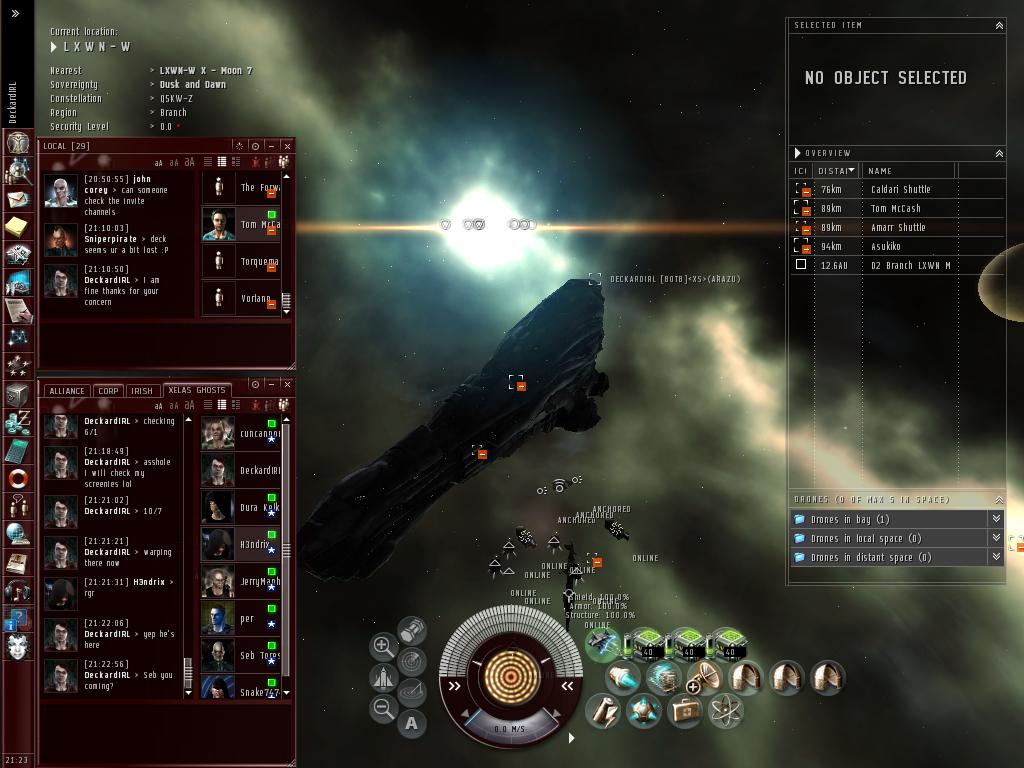Screen dimensions: 1024x768
Task: Close the Local chat window
Action: coord(287,146)
